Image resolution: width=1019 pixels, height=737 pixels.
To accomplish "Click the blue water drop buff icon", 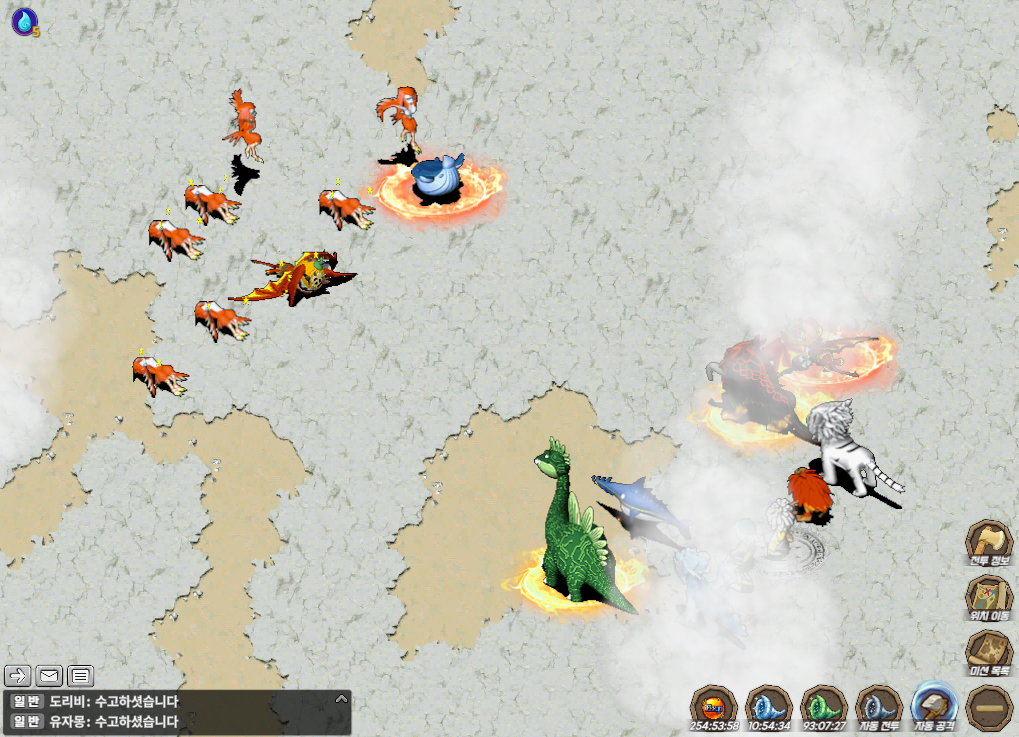I will coord(24,21).
